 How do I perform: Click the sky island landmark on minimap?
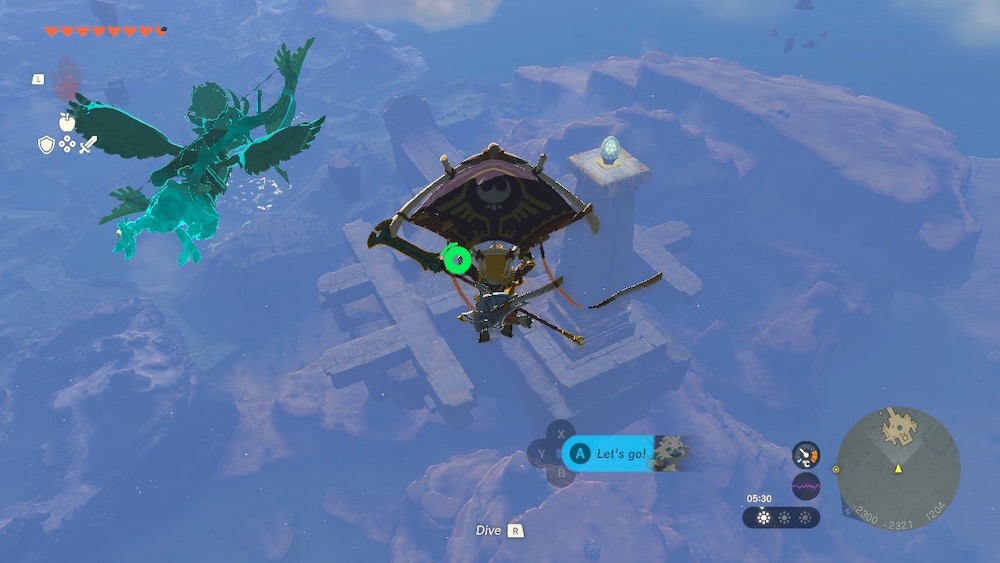point(898,429)
